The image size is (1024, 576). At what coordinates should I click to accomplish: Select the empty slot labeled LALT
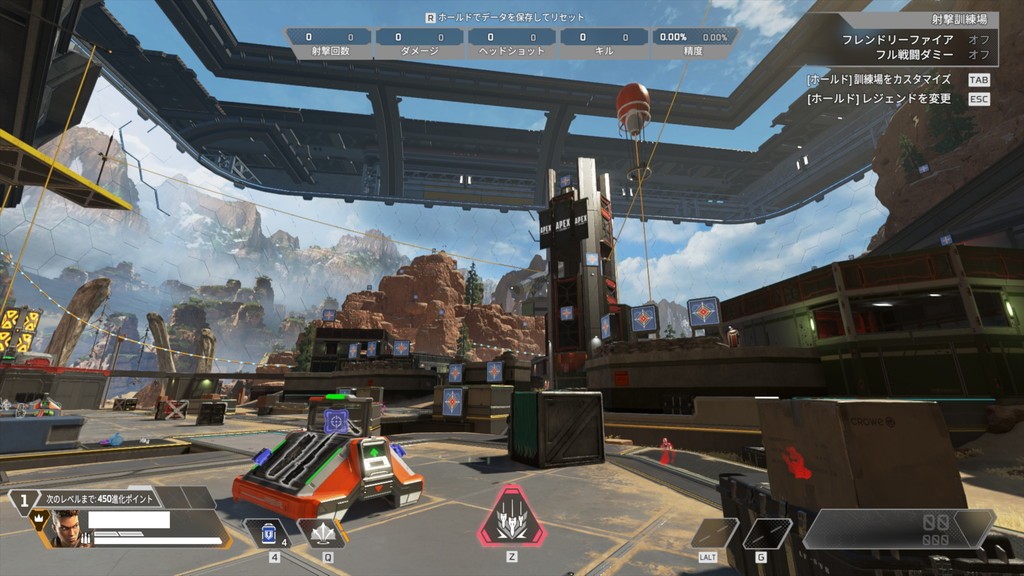click(713, 533)
